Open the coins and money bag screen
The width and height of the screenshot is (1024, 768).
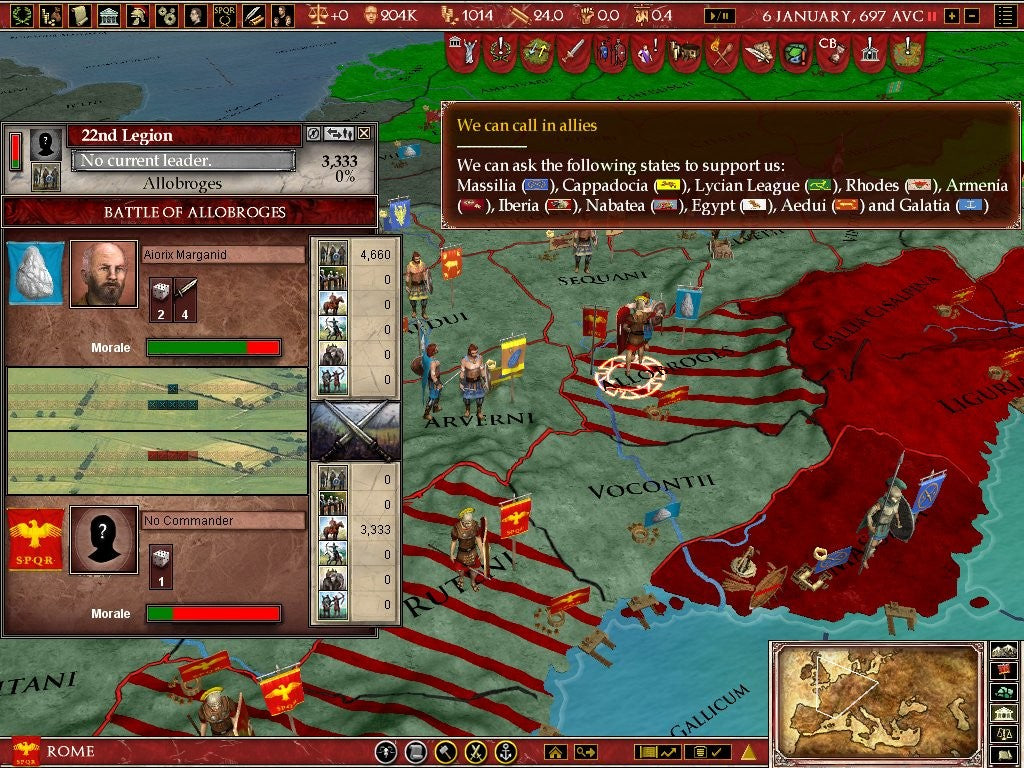coord(50,15)
